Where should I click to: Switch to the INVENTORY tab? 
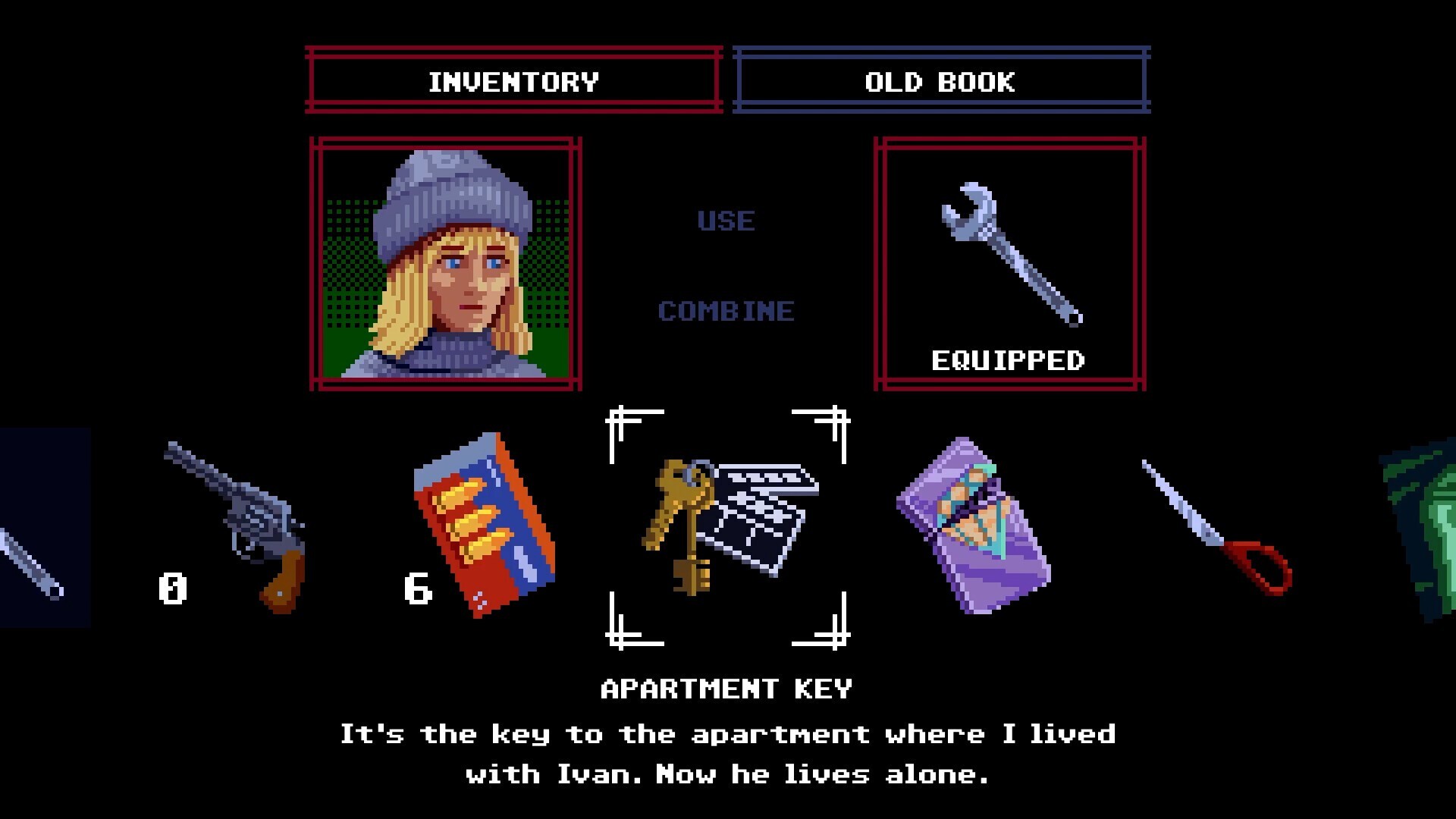pyautogui.click(x=513, y=83)
